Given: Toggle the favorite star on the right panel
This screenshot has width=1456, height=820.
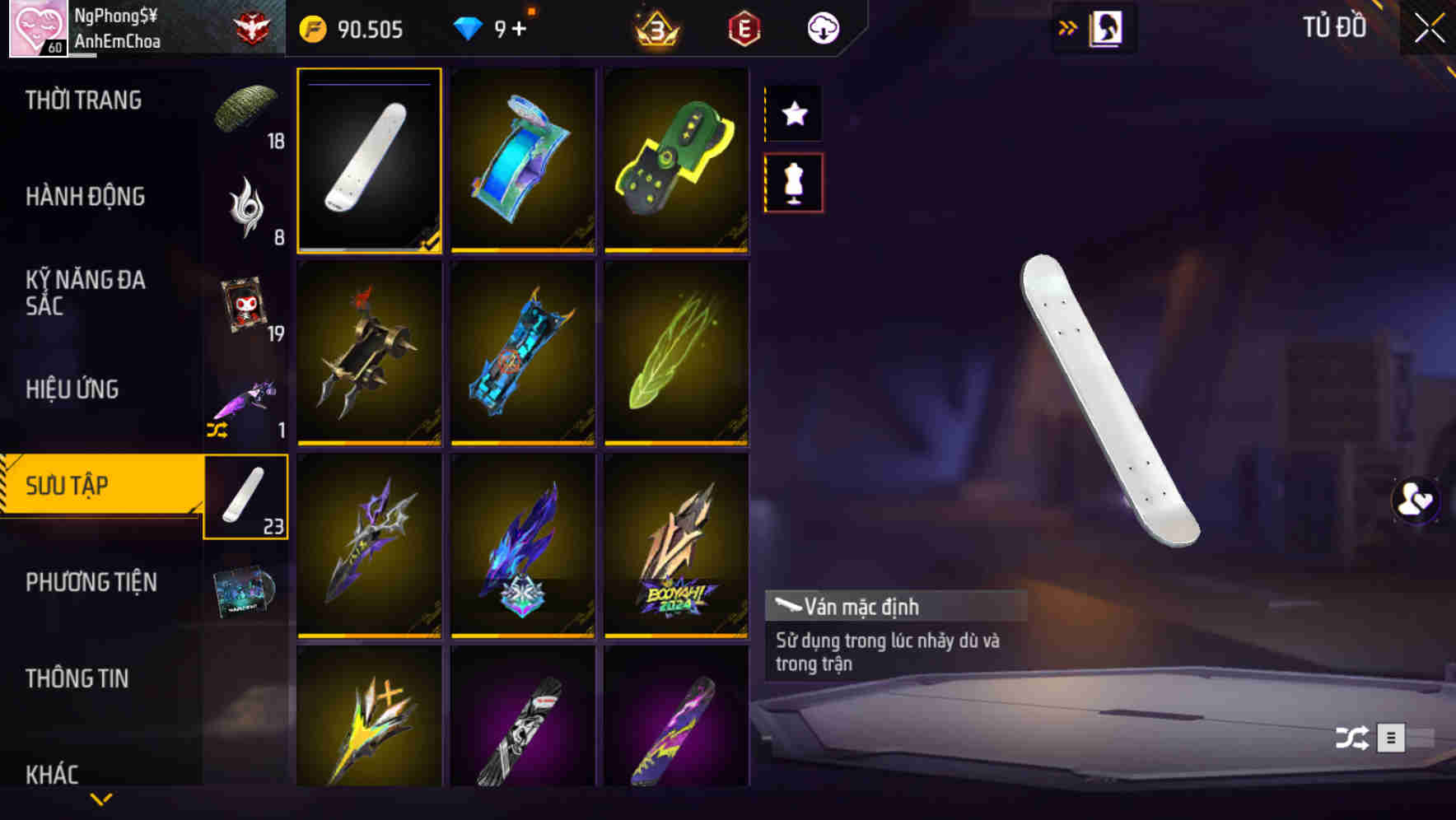Looking at the screenshot, I should 793,114.
